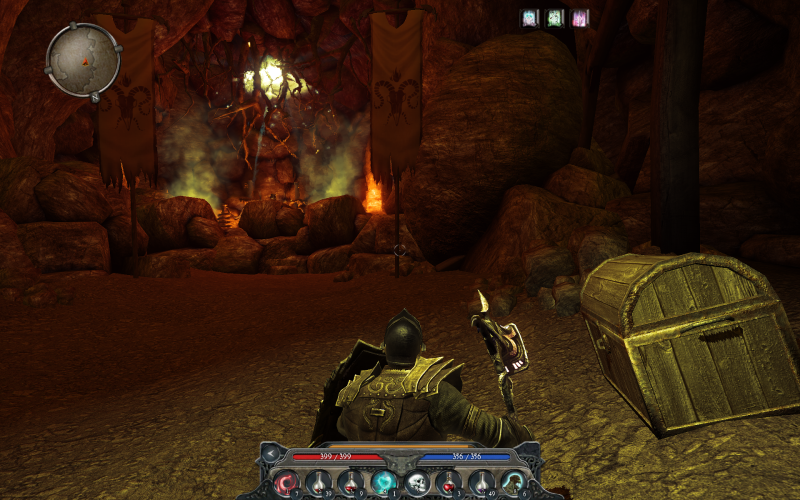Activate the red swirl skill slot
800x500 pixels.
(x=286, y=483)
